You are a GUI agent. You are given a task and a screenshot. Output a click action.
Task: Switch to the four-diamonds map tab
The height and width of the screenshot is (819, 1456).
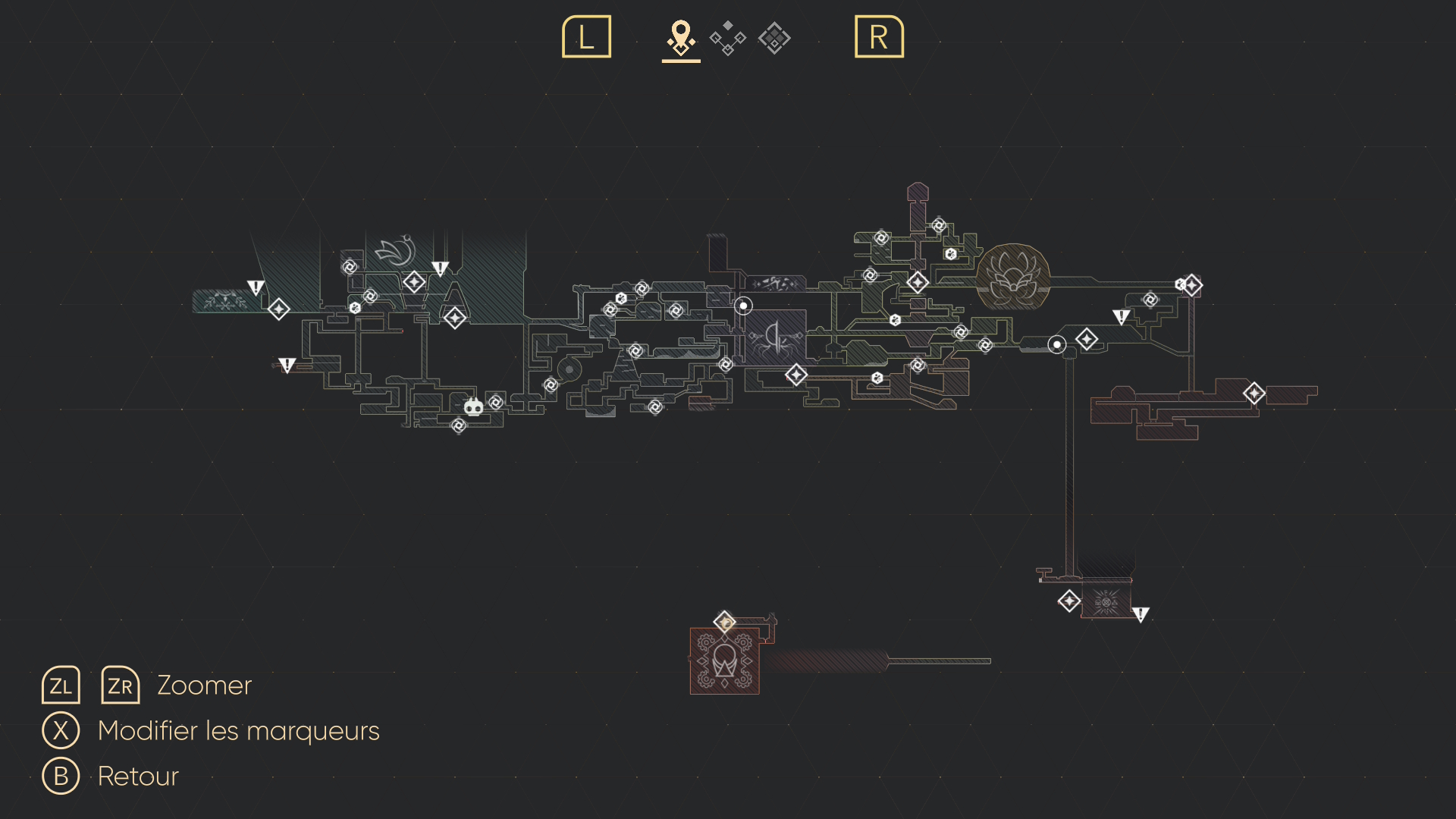(727, 38)
